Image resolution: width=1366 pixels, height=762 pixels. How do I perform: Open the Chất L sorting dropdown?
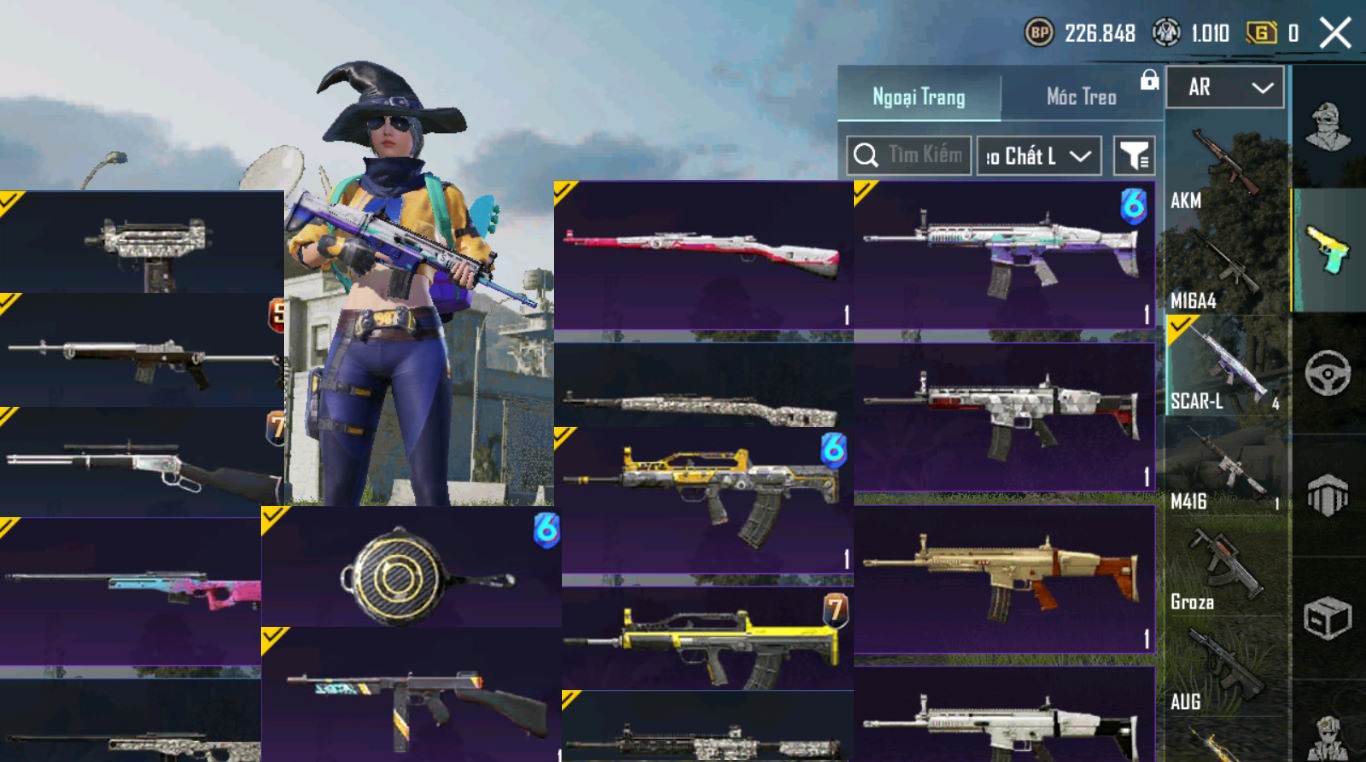[x=1039, y=156]
